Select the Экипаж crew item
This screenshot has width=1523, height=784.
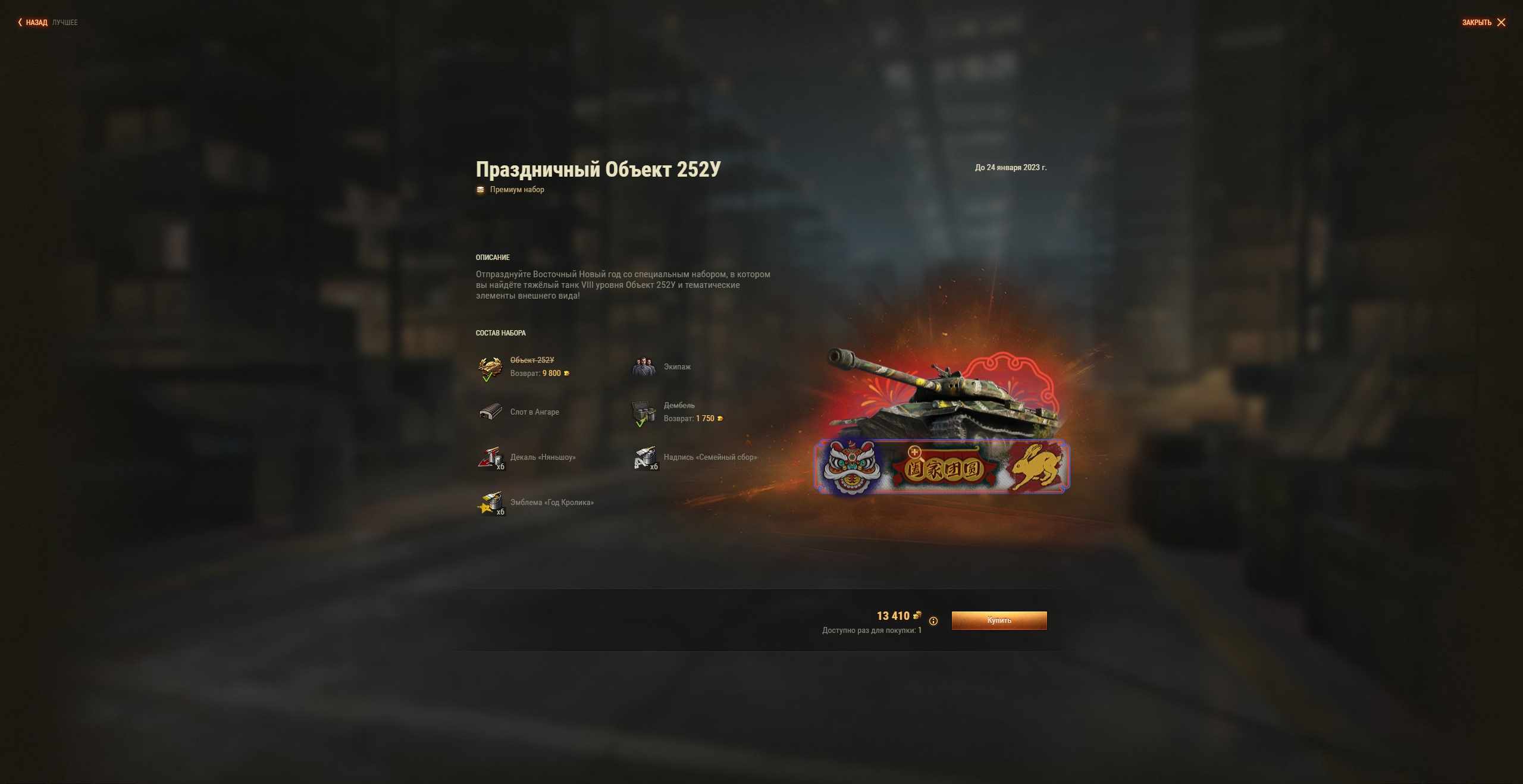(644, 367)
